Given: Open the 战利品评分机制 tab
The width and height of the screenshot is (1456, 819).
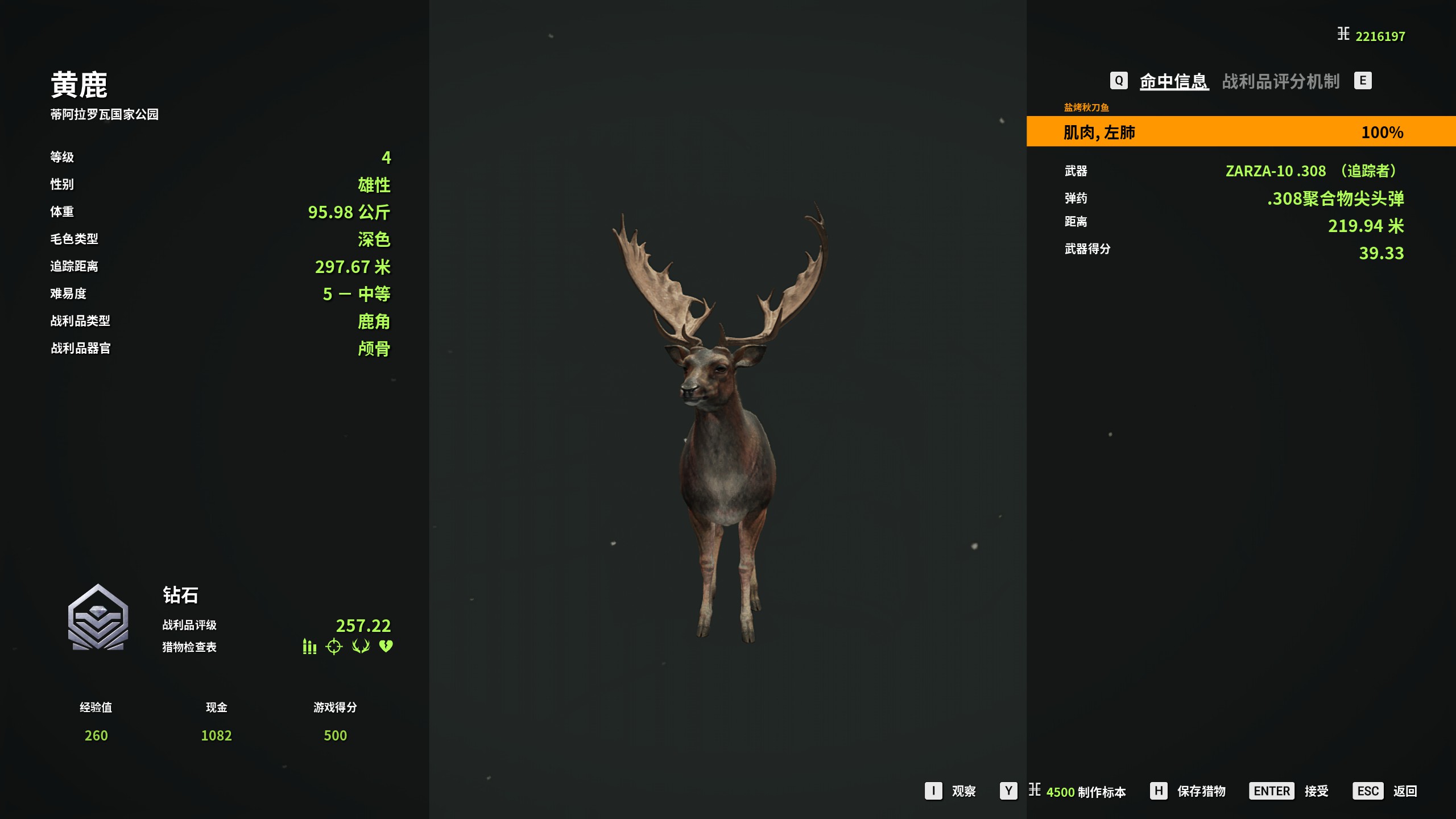Looking at the screenshot, I should tap(1281, 81).
